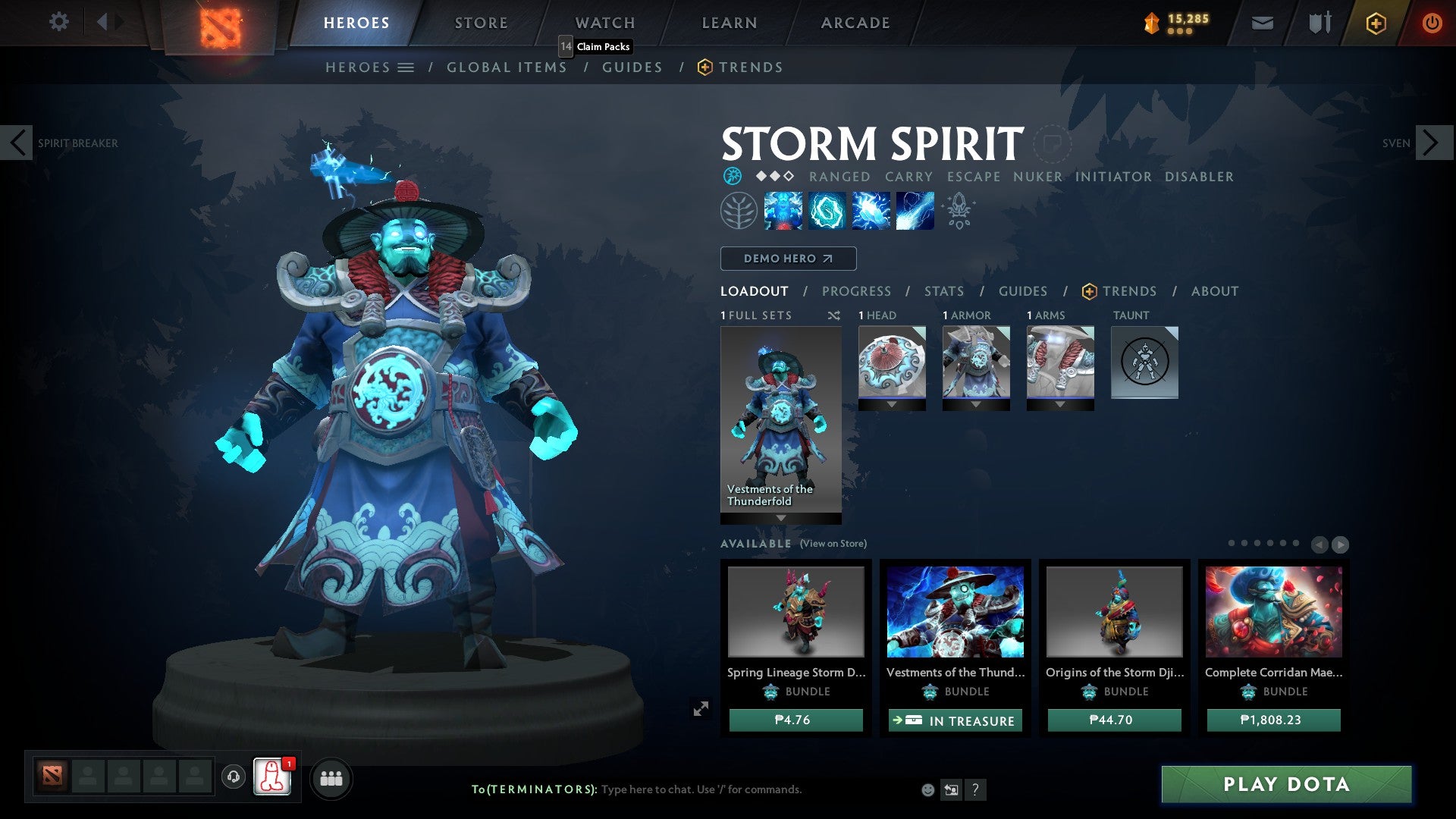Expand the Armor slot dropdown arrow
This screenshot has width=1456, height=819.
tap(976, 404)
